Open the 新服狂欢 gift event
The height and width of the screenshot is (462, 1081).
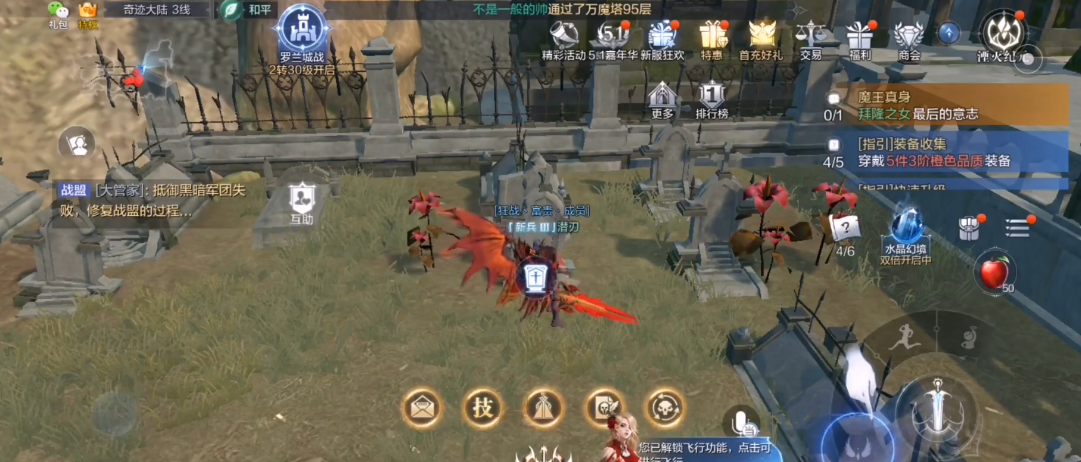[x=662, y=37]
